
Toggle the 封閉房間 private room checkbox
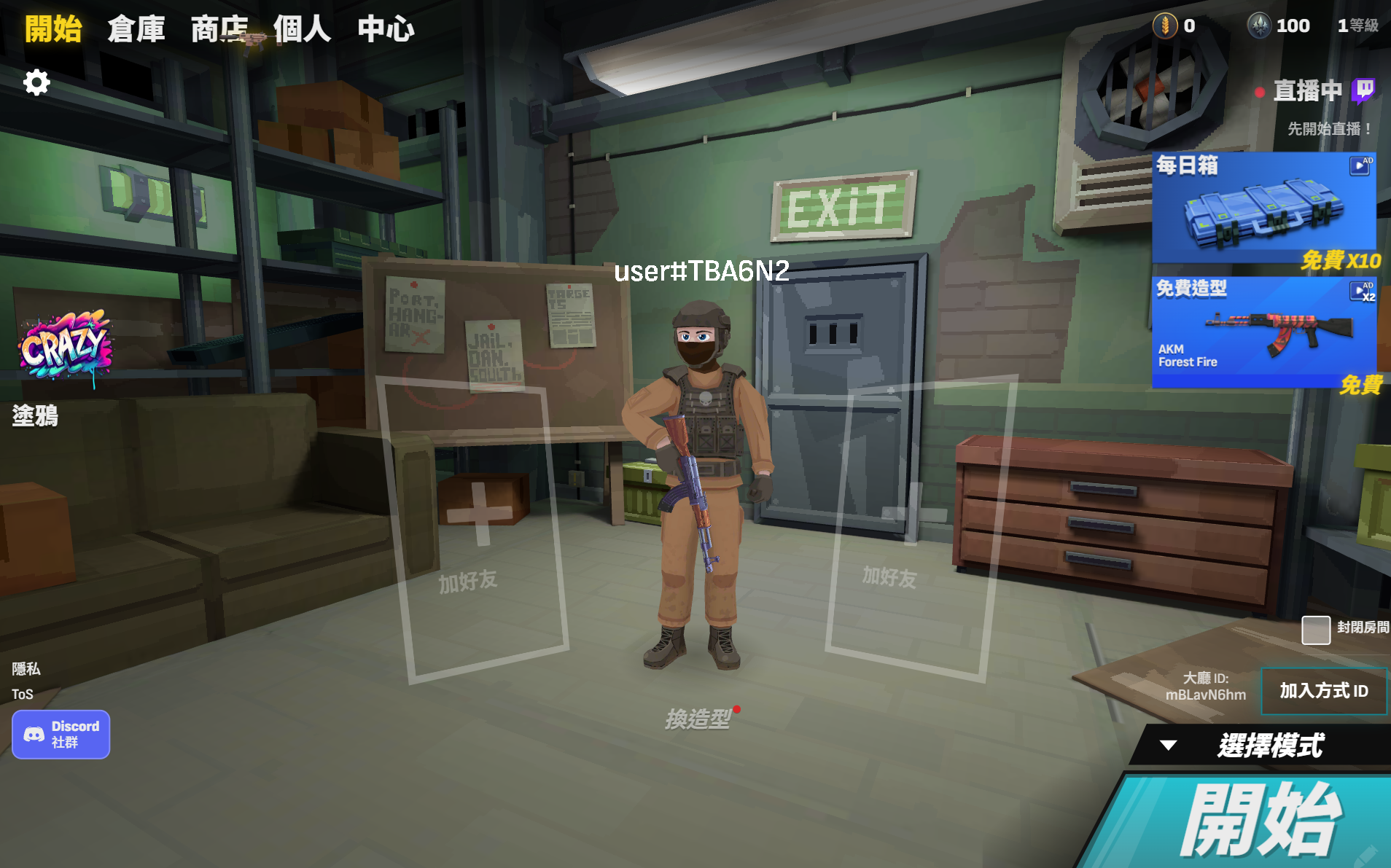tap(1316, 630)
